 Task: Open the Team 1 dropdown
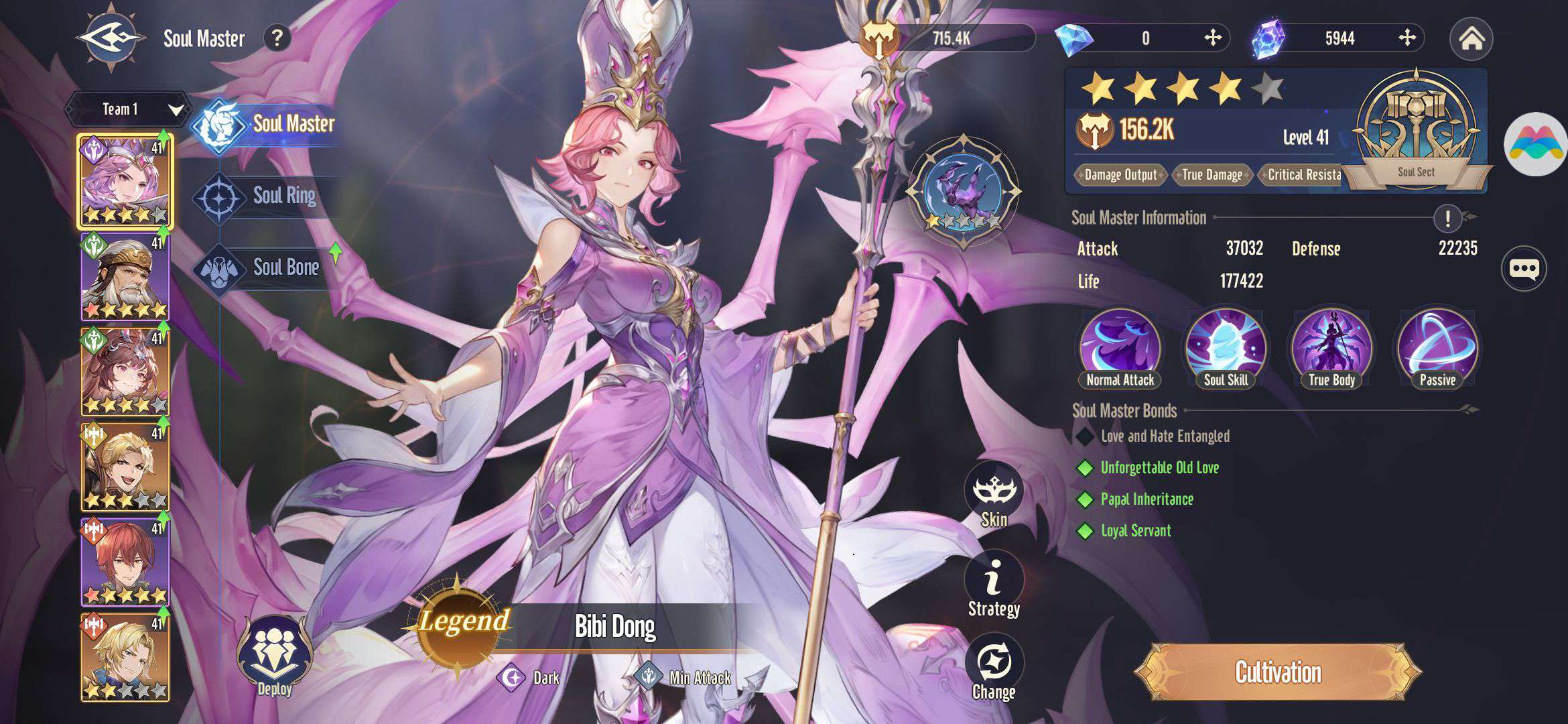(x=127, y=109)
